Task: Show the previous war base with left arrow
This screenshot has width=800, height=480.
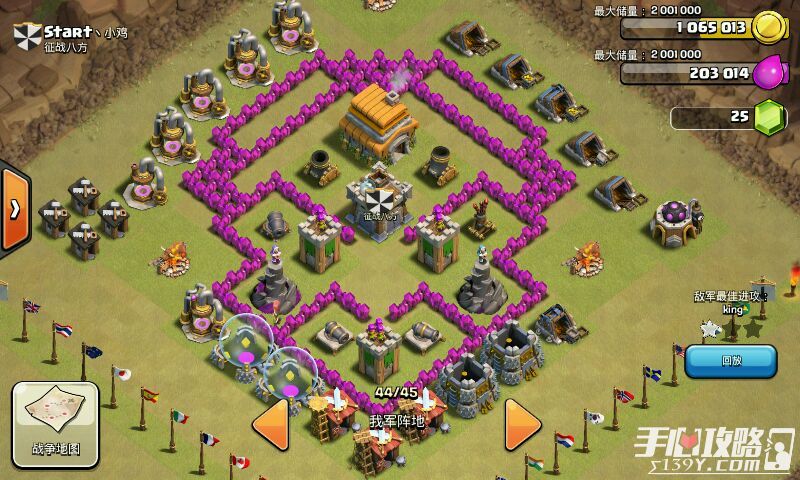Action: pyautogui.click(x=272, y=424)
